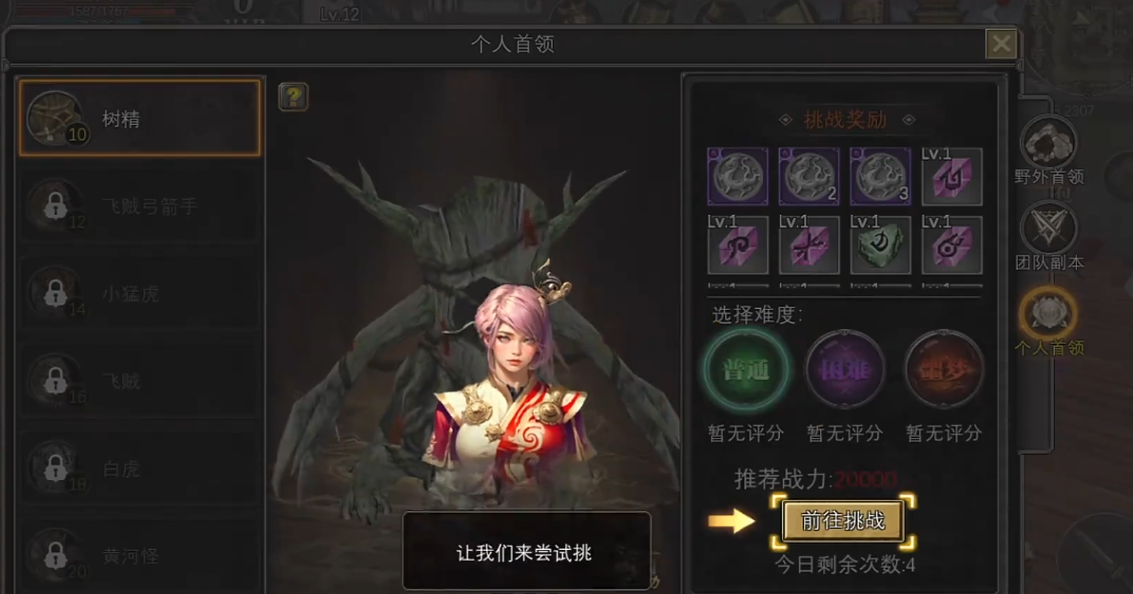The width and height of the screenshot is (1133, 594).
Task: Inspect the silver coin reward marked 2
Action: click(x=809, y=176)
